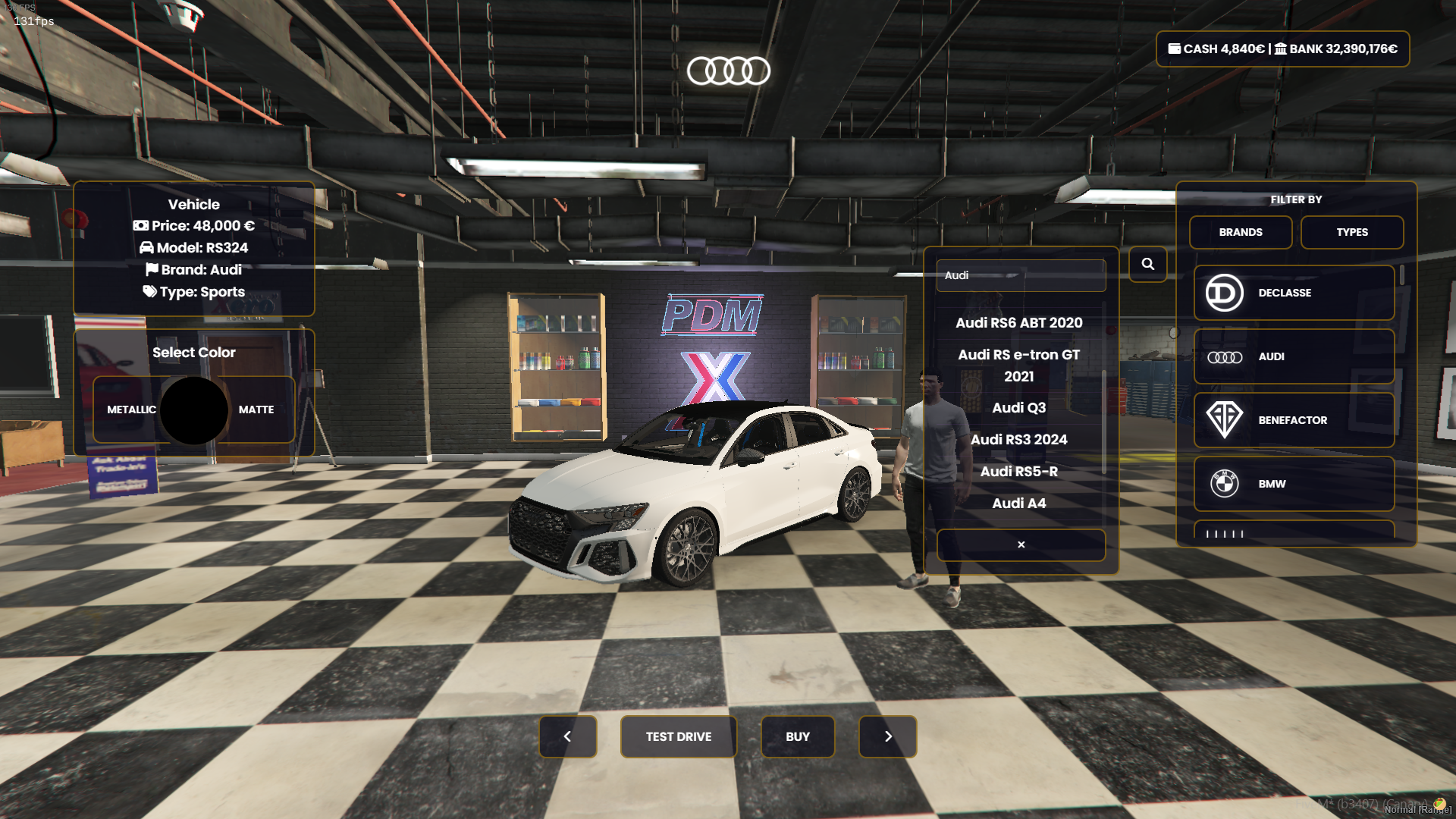Buy the displayed Audi RS3
Screen dimensions: 1456x819
[x=797, y=736]
